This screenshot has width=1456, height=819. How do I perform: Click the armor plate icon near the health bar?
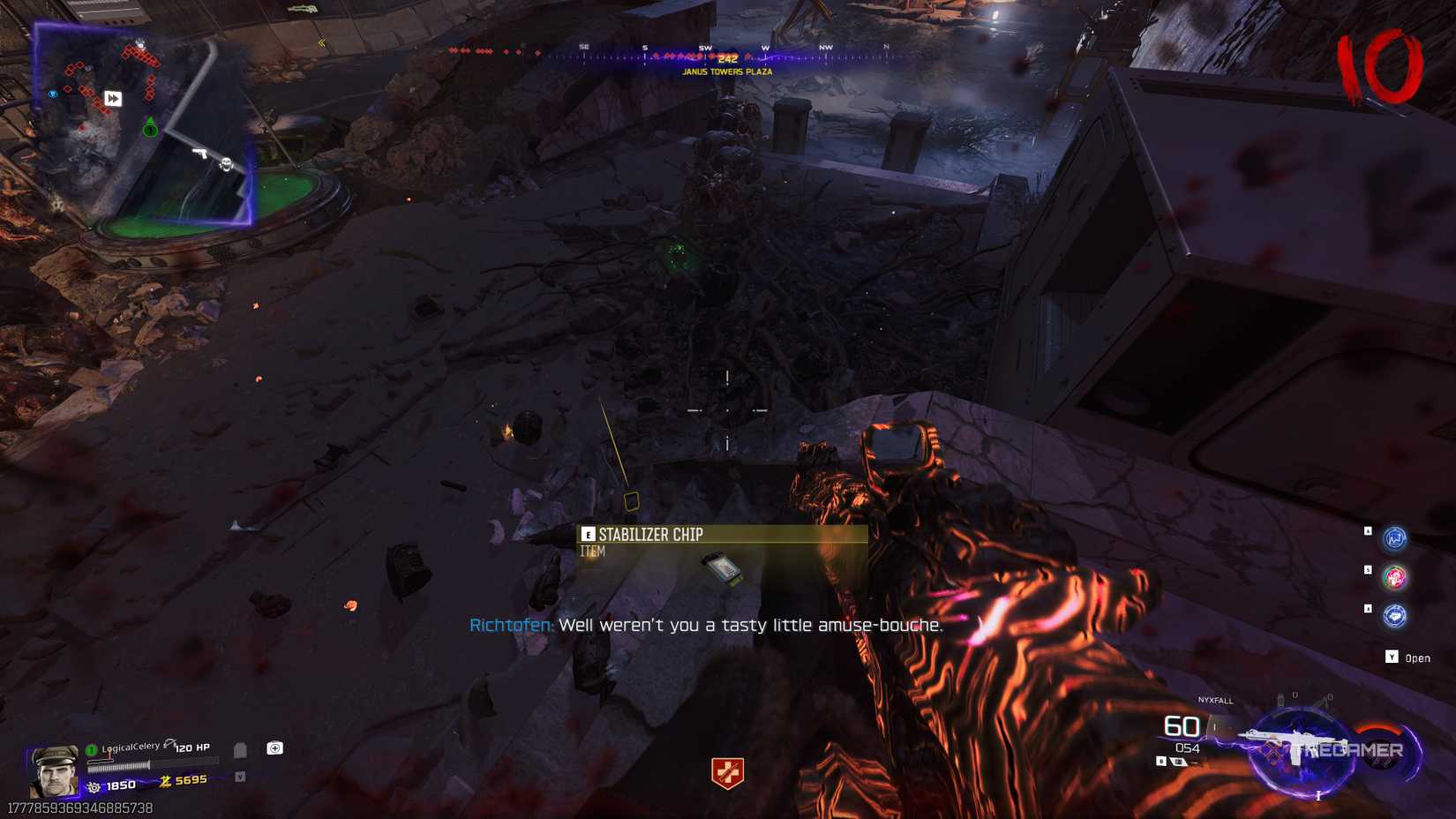[241, 749]
